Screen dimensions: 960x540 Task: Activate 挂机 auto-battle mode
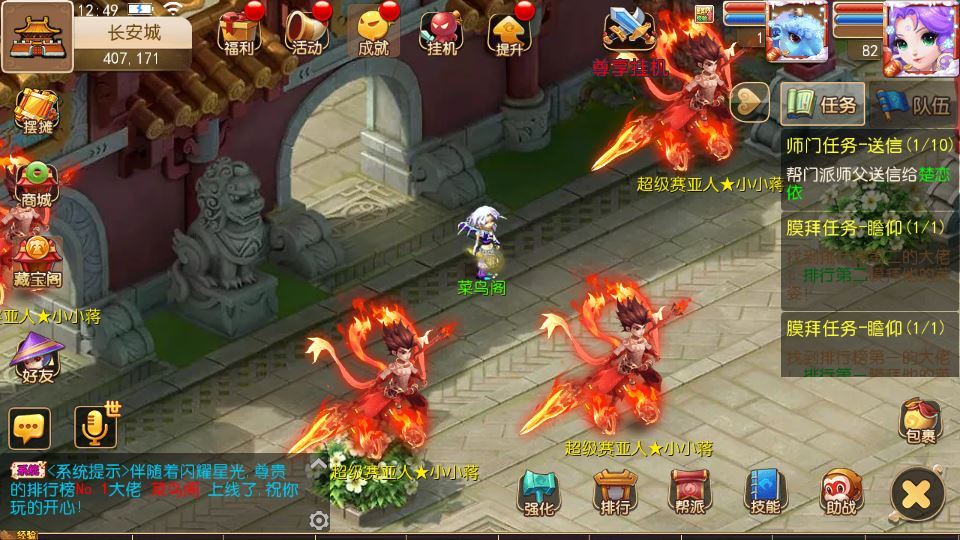pyautogui.click(x=441, y=31)
